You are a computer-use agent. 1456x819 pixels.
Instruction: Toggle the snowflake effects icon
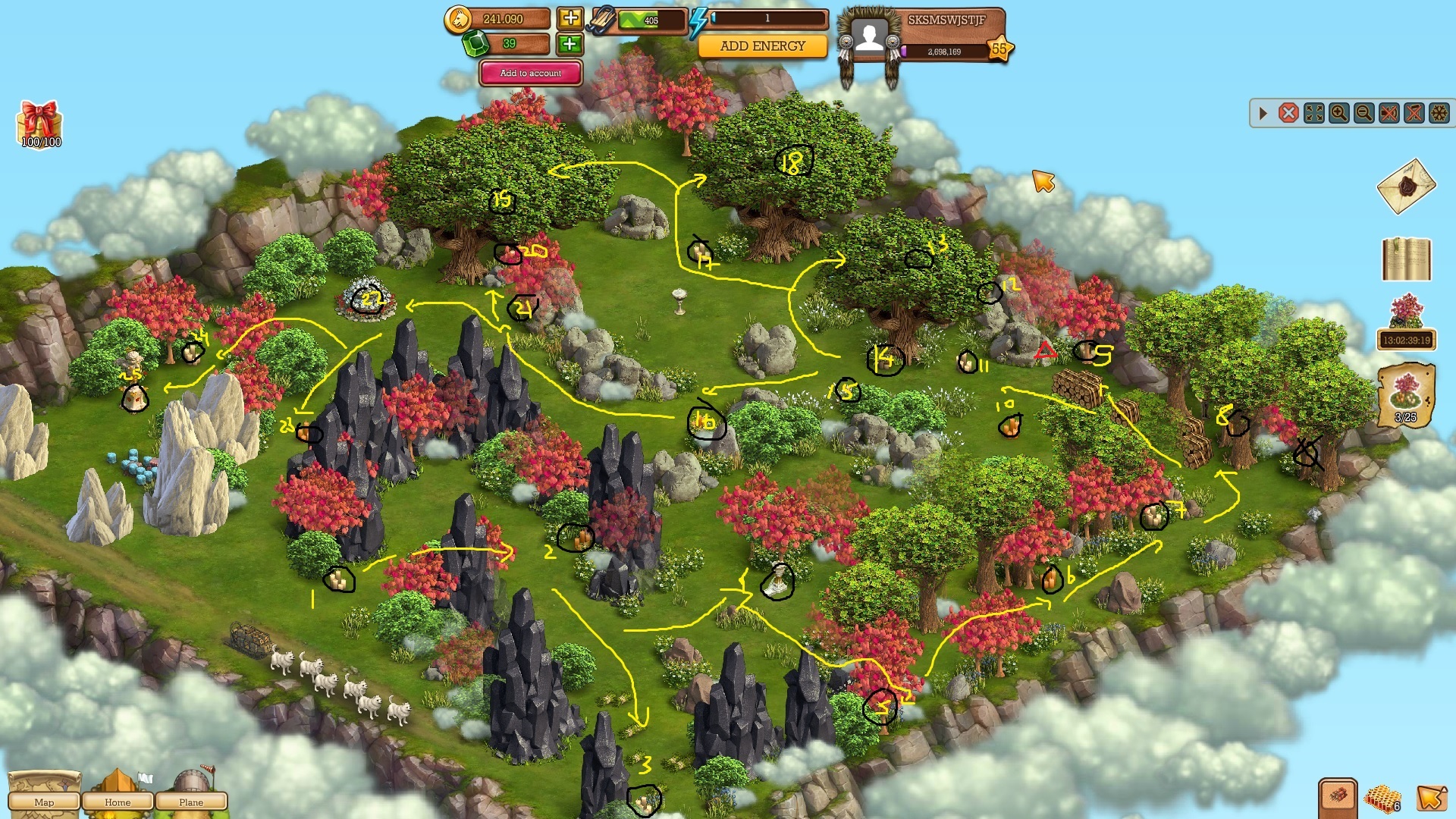(x=1438, y=114)
